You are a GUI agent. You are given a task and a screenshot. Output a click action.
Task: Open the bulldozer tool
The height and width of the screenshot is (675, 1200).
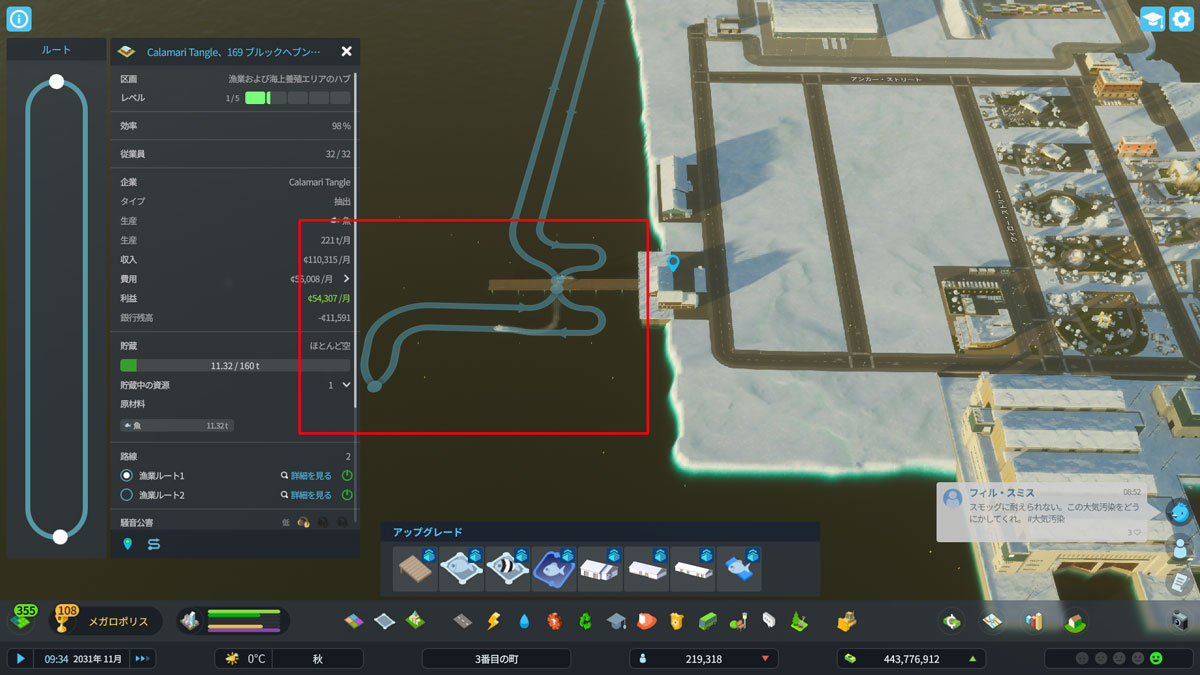pyautogui.click(x=847, y=621)
